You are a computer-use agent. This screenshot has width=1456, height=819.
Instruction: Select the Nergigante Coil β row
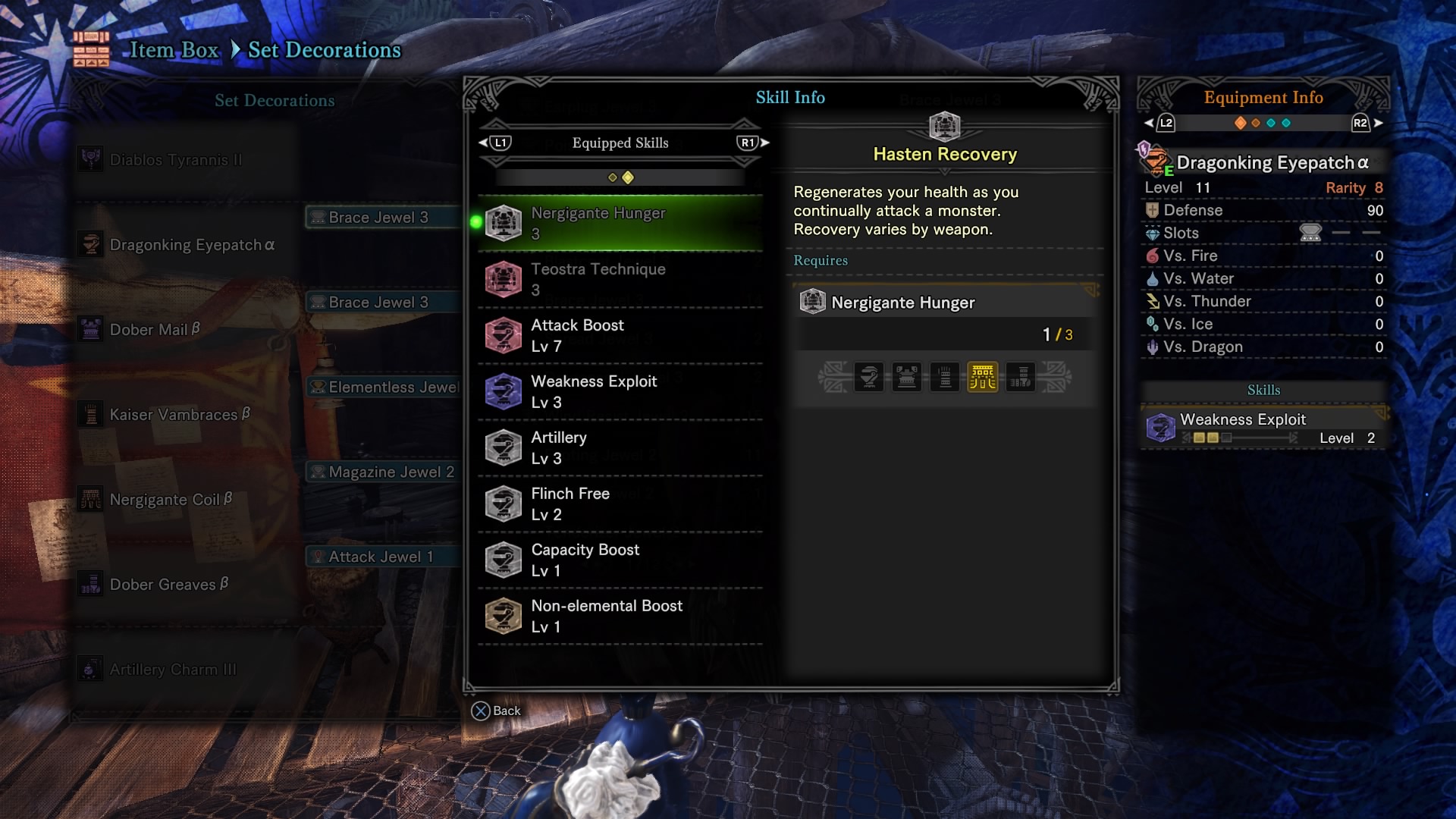point(171,500)
